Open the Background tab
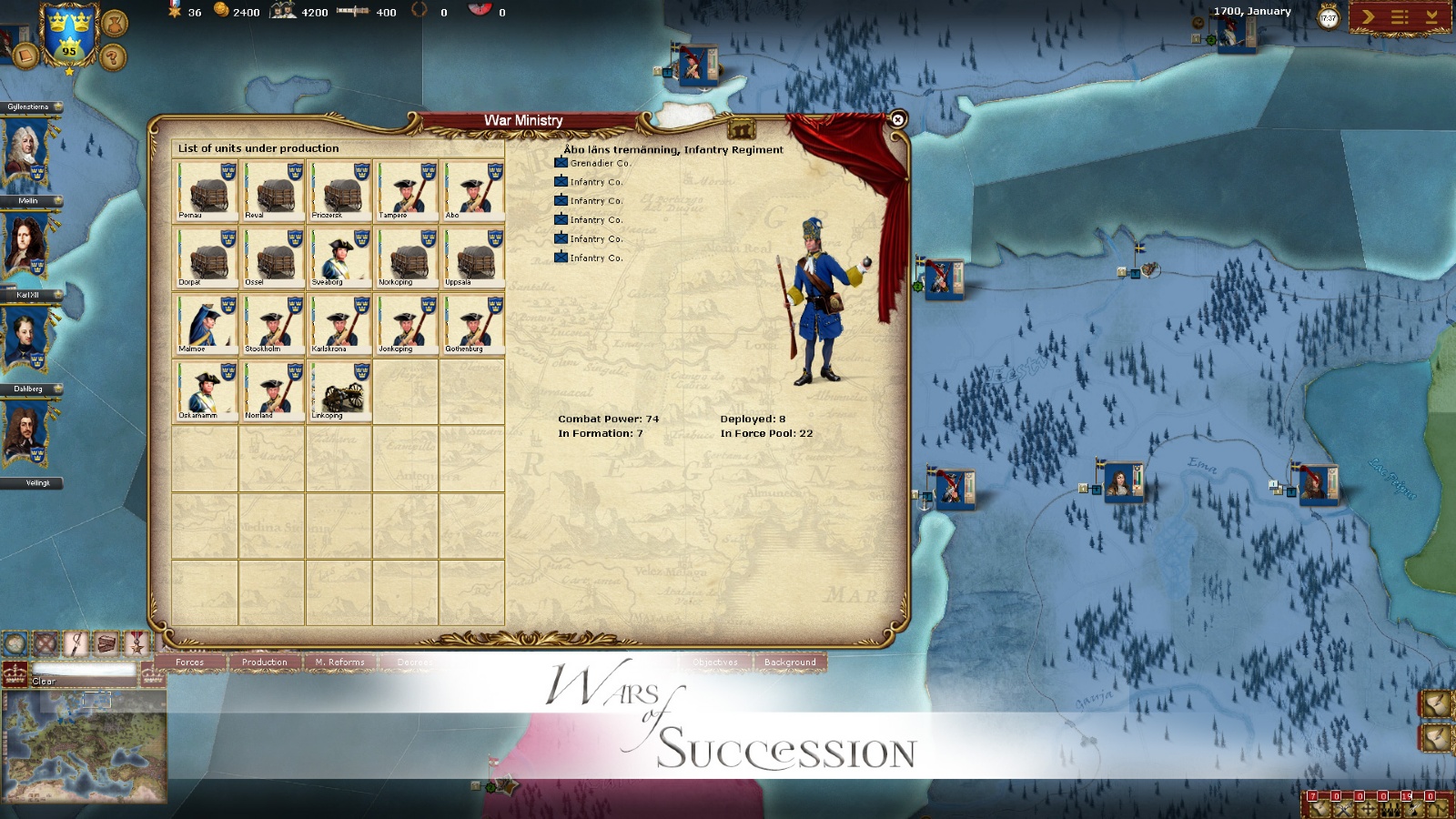Screen dimensions: 1456x819 tap(790, 662)
